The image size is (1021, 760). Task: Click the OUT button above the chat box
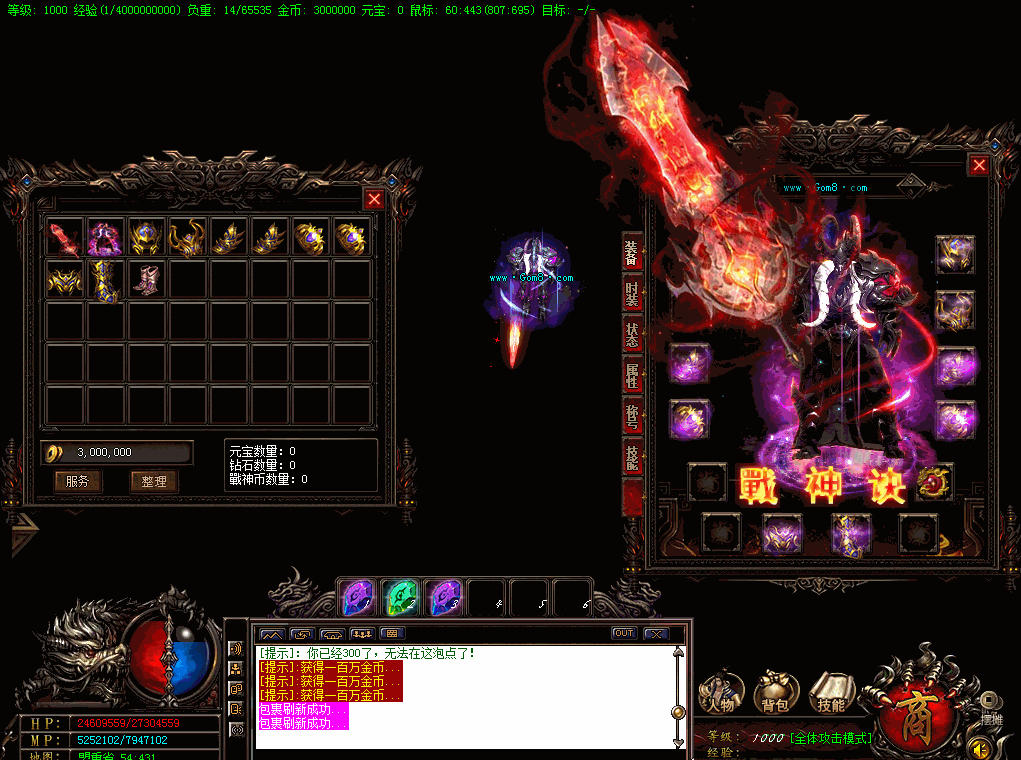click(624, 633)
